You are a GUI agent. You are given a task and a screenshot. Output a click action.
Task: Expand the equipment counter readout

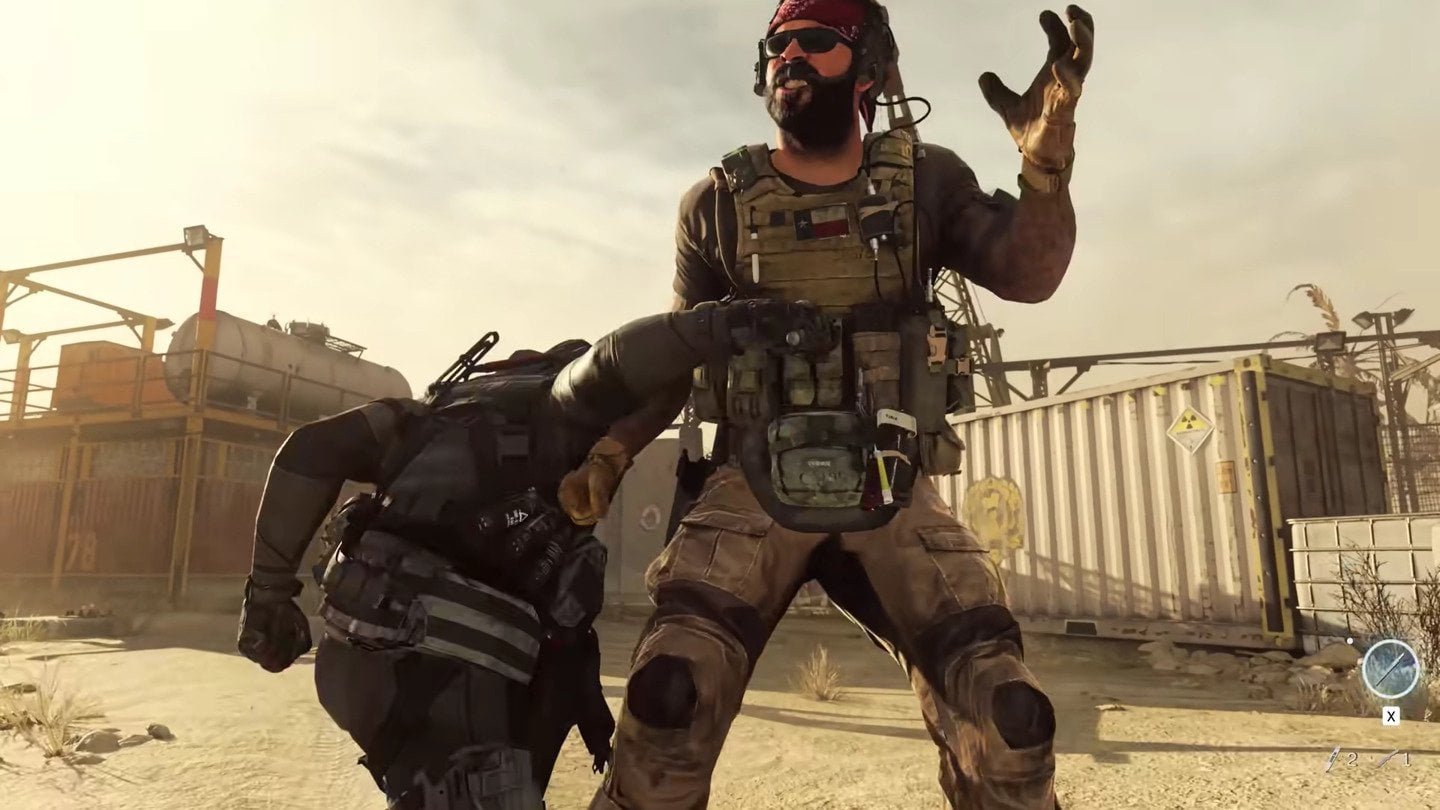[1369, 758]
